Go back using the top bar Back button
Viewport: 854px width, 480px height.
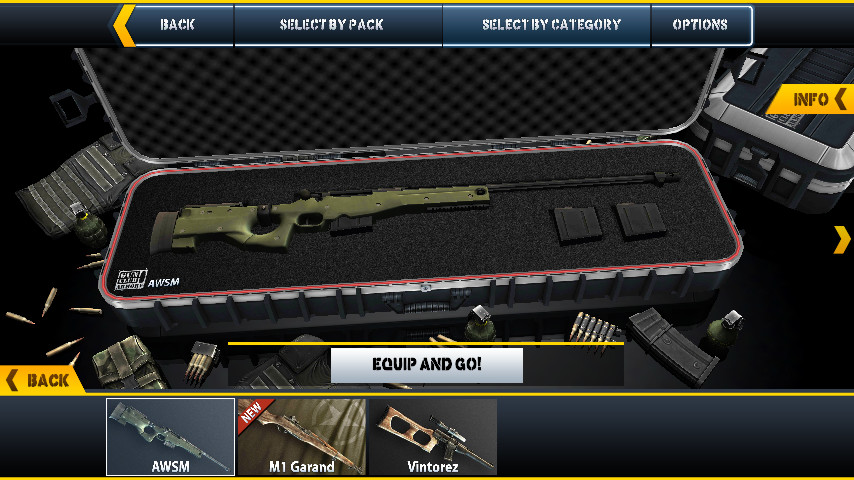(x=177, y=25)
